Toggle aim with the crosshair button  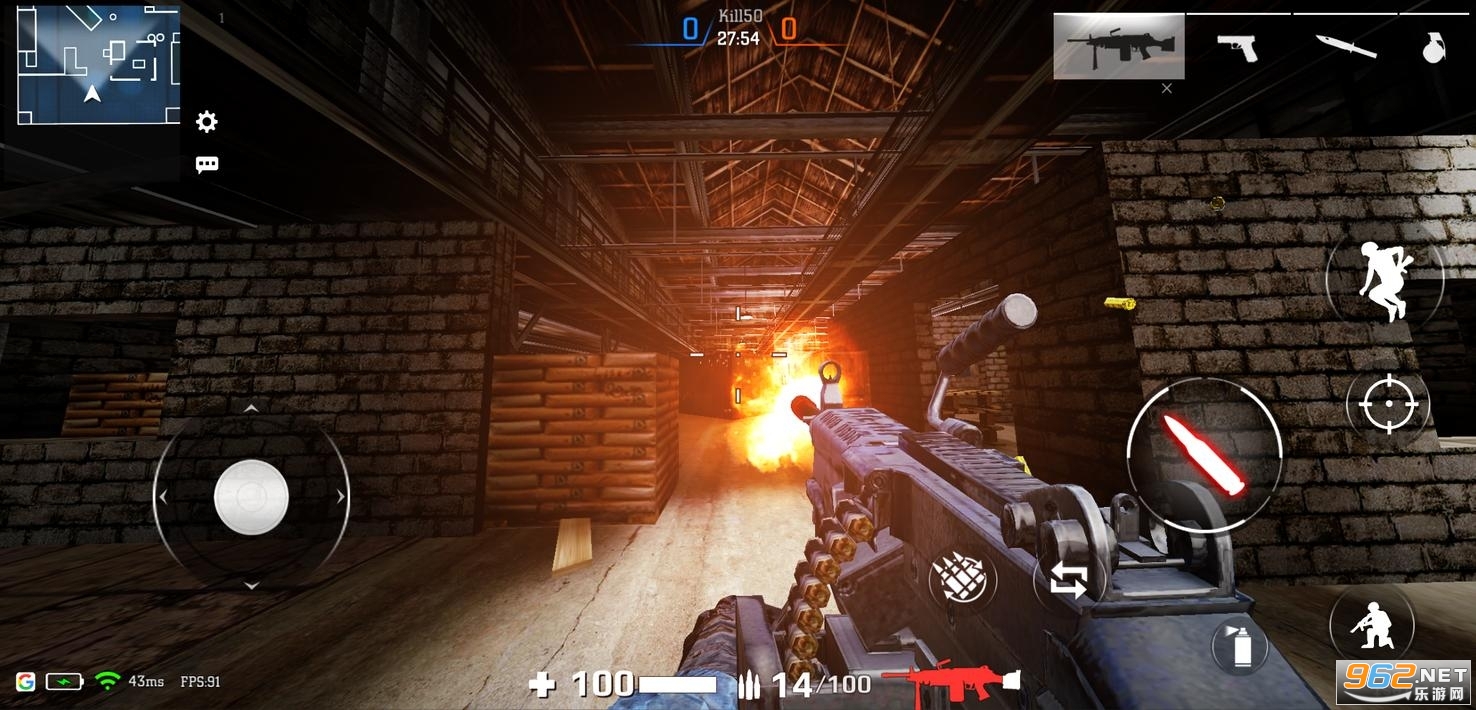click(x=1388, y=404)
